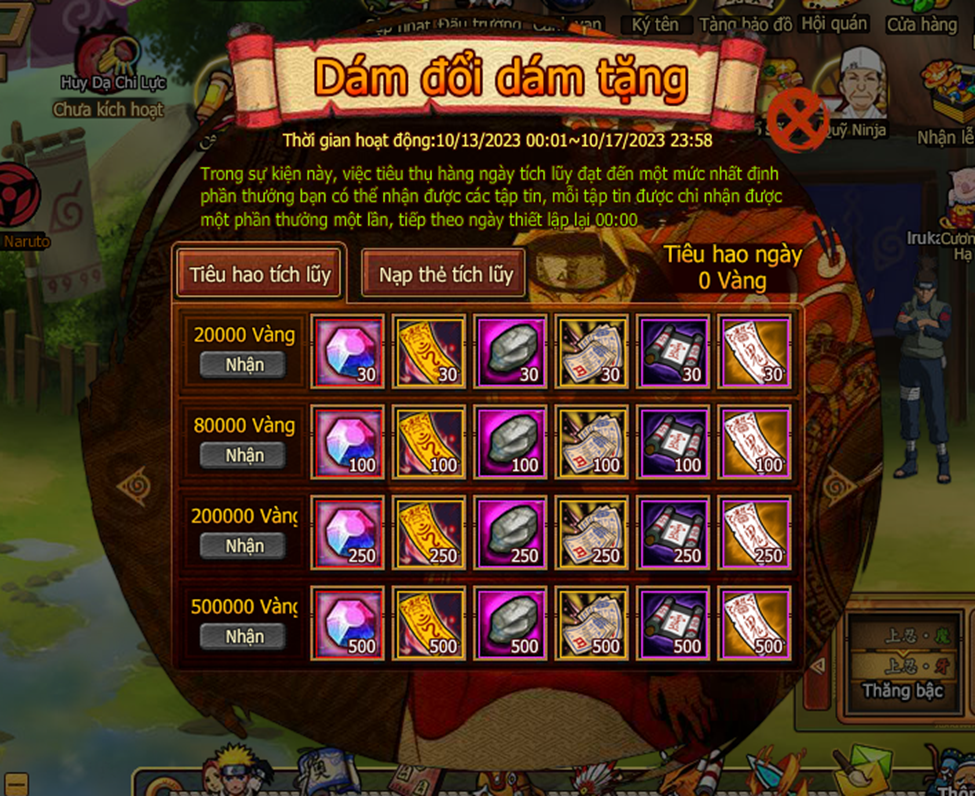Click Nhận for the 200000 Vàng tier
This screenshot has height=796, width=975.
pyautogui.click(x=243, y=546)
